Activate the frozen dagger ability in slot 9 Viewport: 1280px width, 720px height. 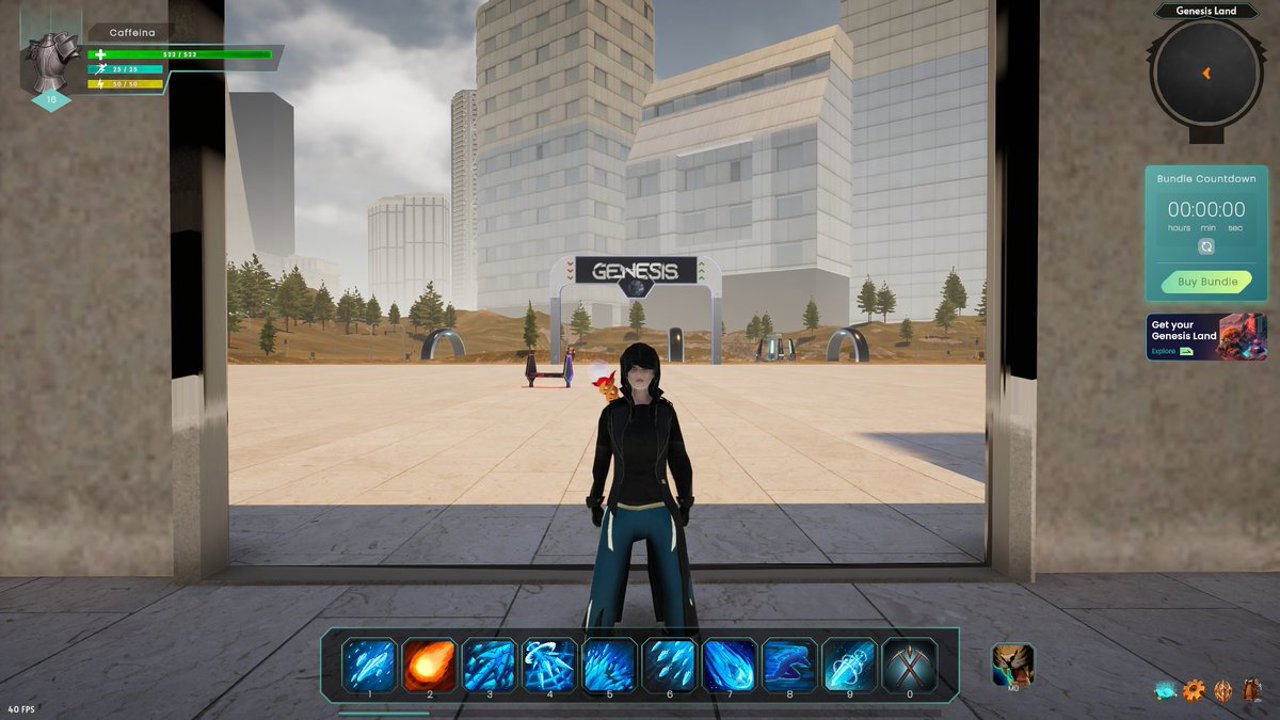tap(849, 665)
